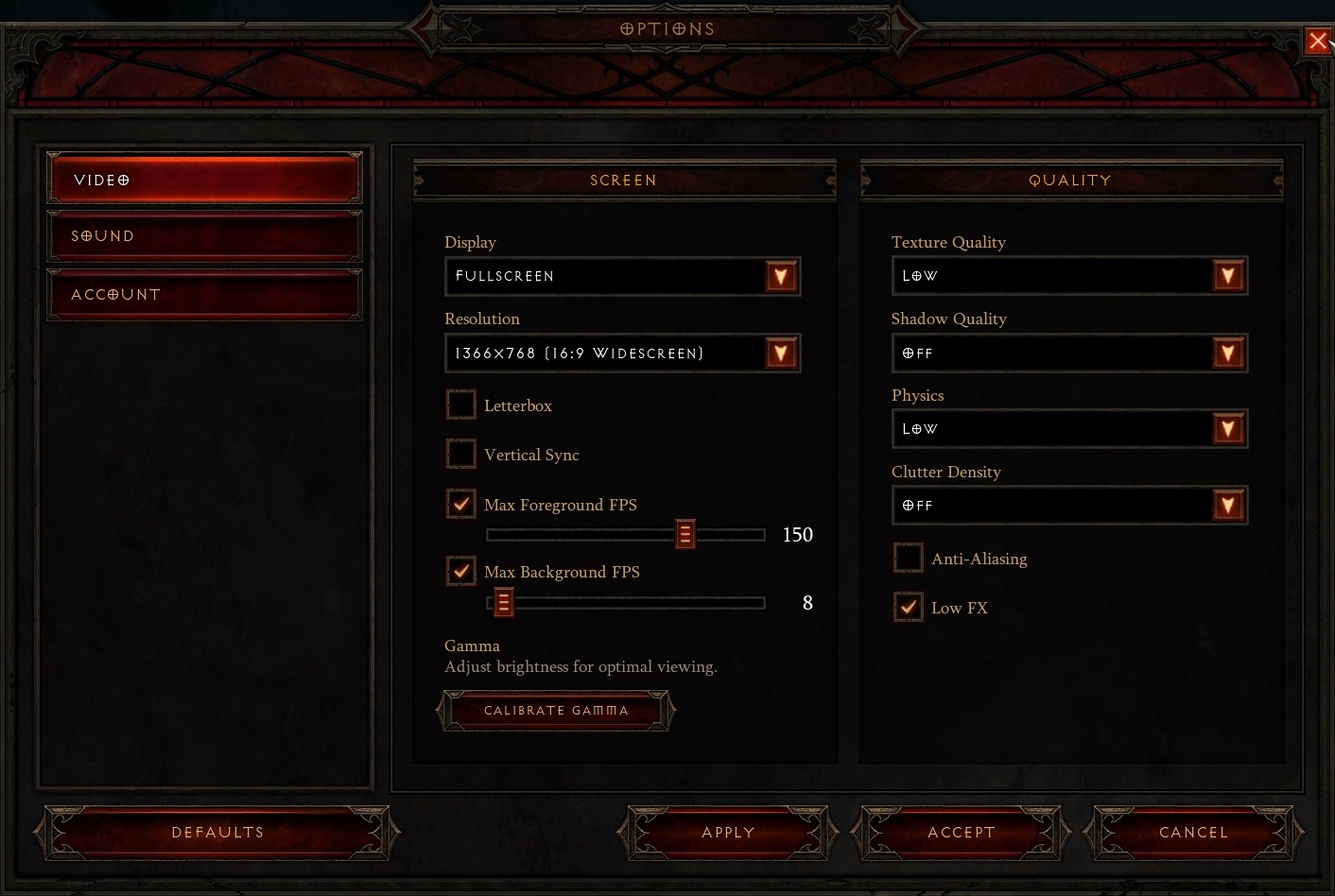Close the Options window with the X
Viewport: 1335px width, 896px height.
1318,41
